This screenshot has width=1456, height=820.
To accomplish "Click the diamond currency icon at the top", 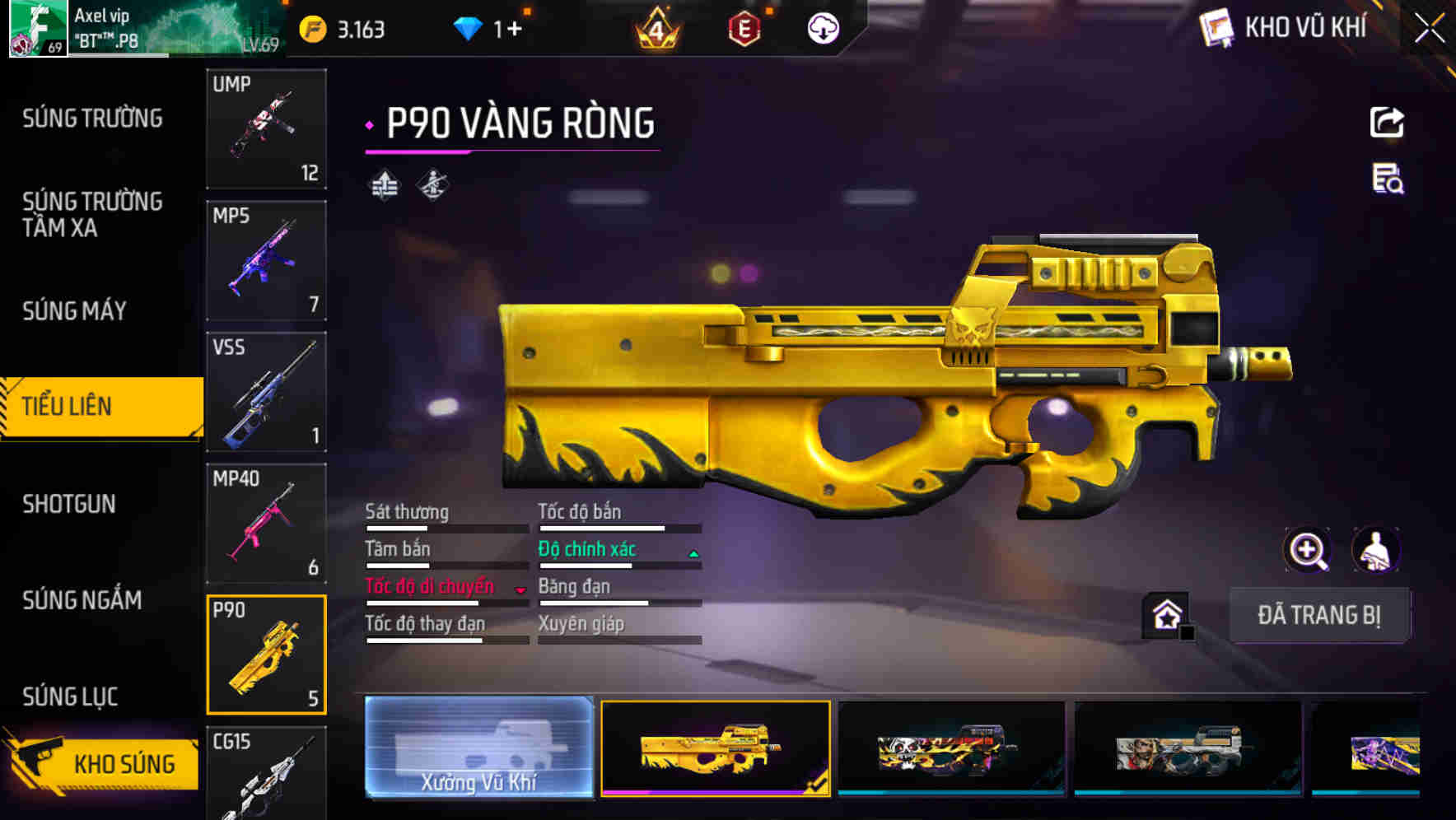I will click(x=467, y=27).
